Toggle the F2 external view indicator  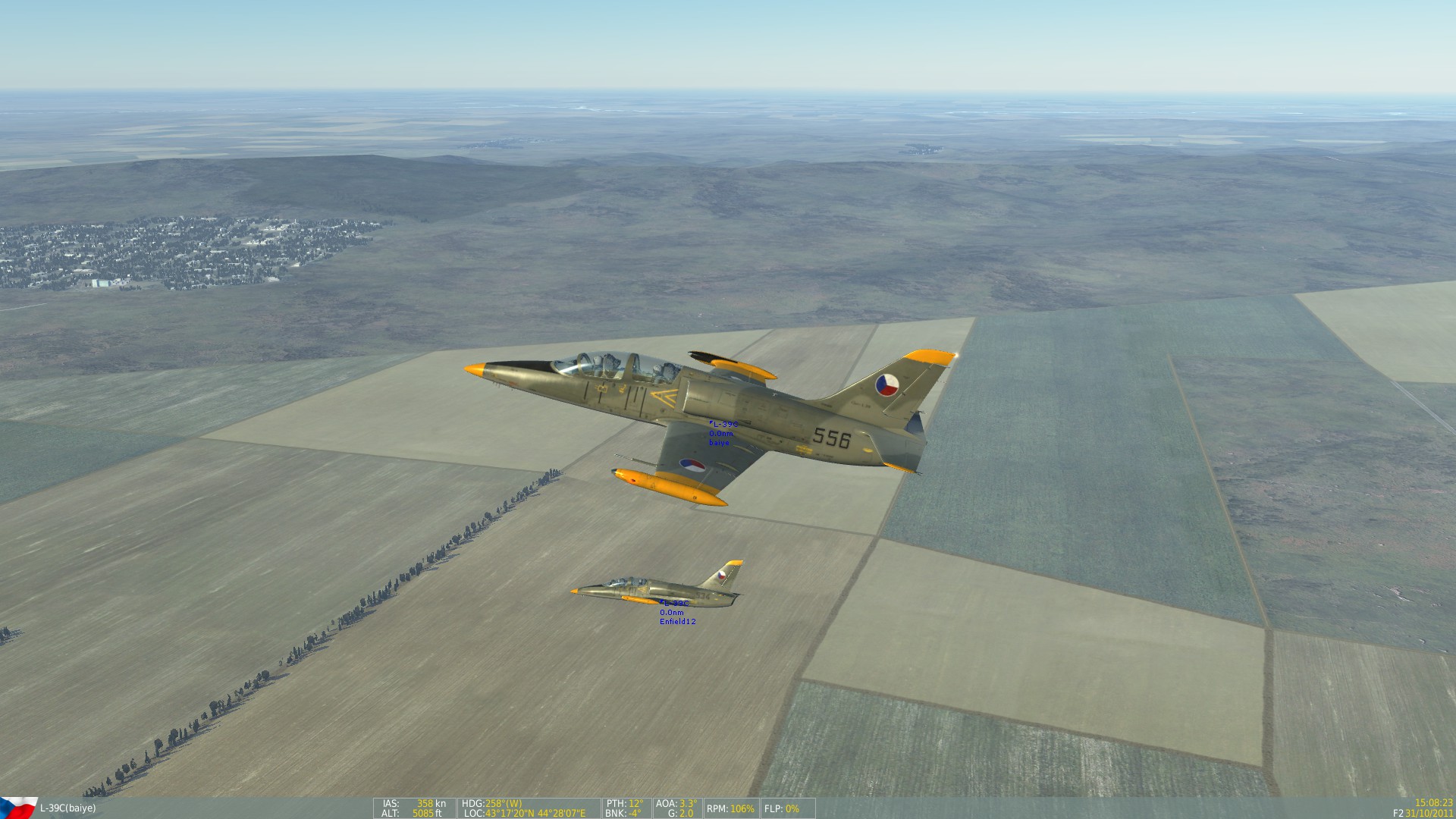pyautogui.click(x=1398, y=811)
